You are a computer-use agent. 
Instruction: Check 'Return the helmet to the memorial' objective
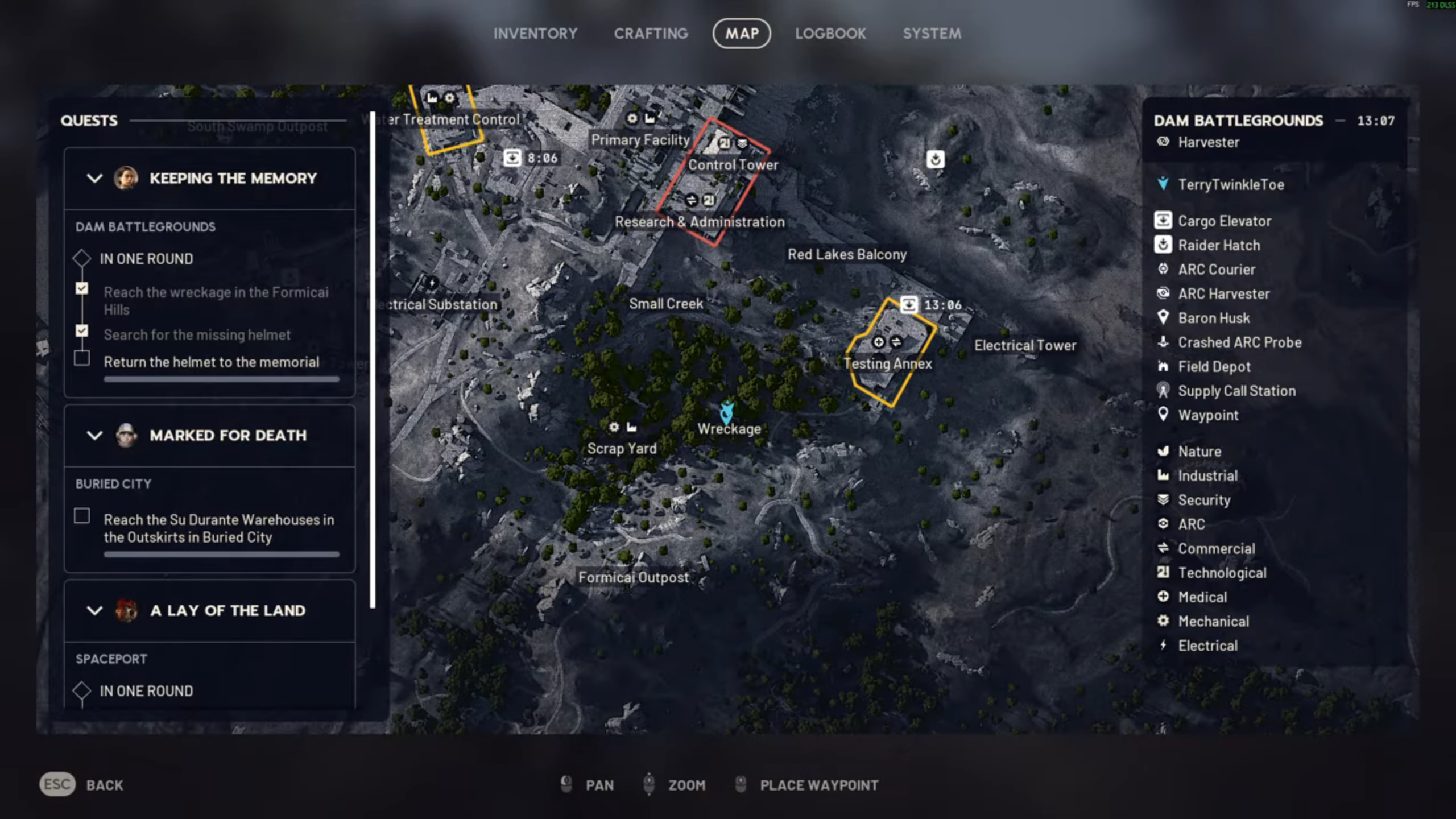(x=82, y=358)
